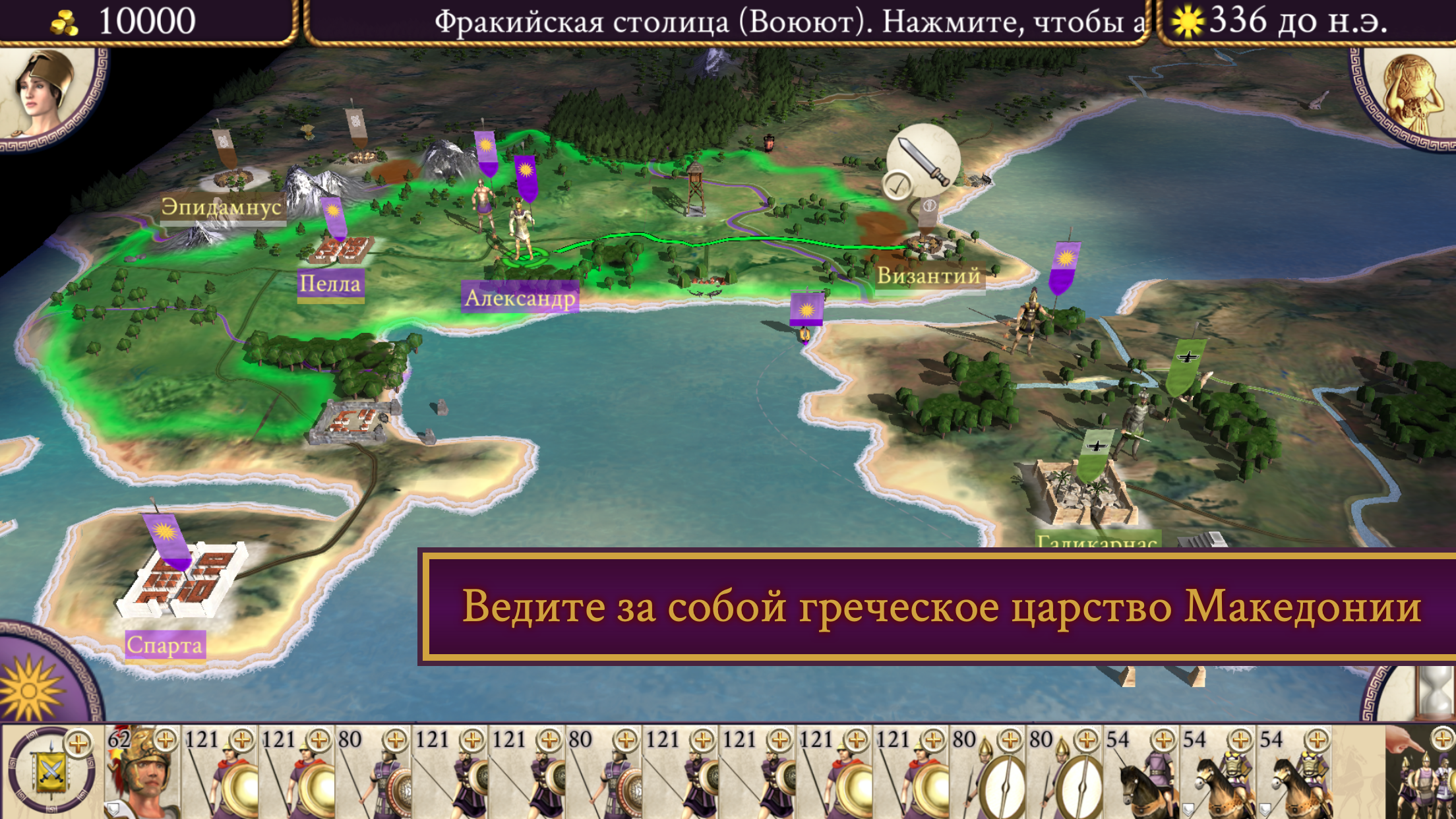Pick the Эпидамнус settlement label

(222, 207)
